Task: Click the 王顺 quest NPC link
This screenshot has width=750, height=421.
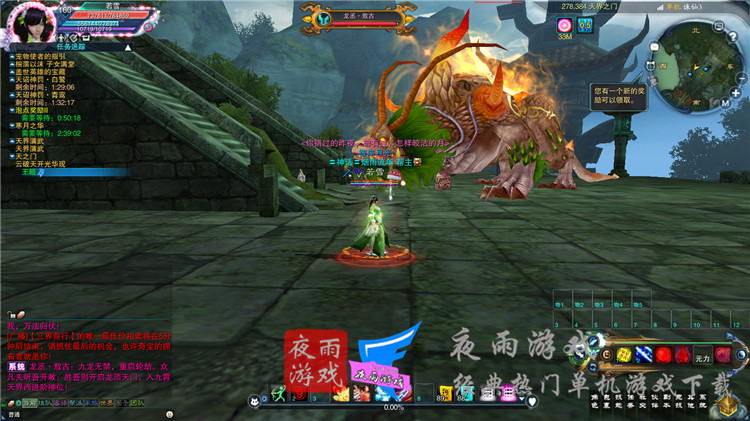Action: [28, 172]
